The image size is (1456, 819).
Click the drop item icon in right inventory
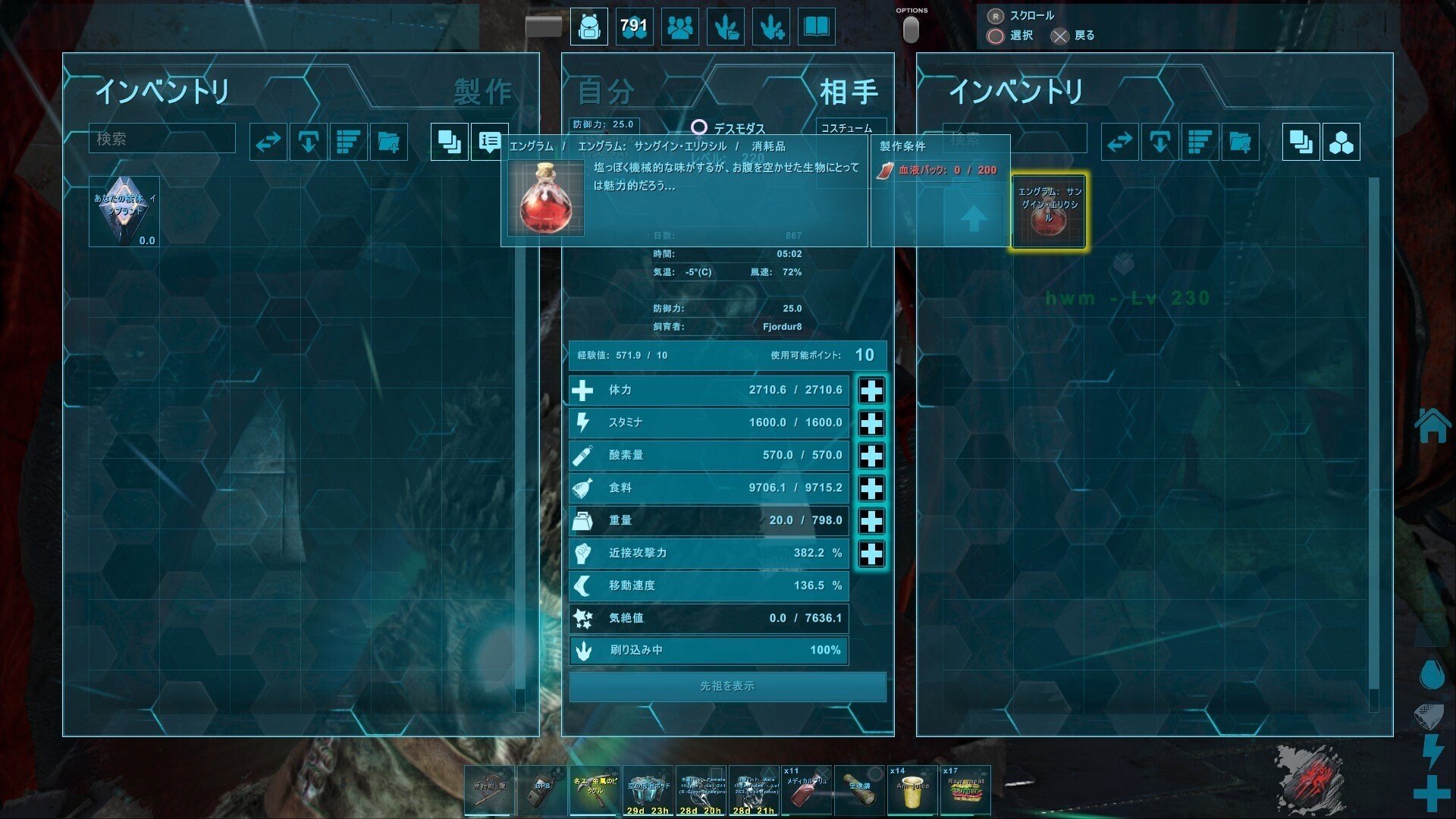tap(1159, 141)
